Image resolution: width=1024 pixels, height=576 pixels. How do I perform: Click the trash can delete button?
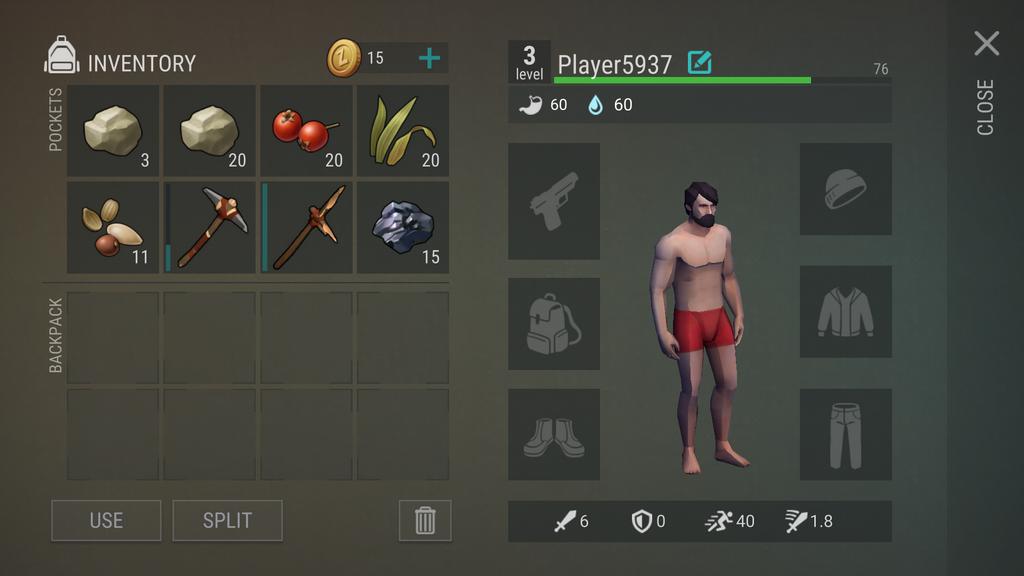[425, 520]
